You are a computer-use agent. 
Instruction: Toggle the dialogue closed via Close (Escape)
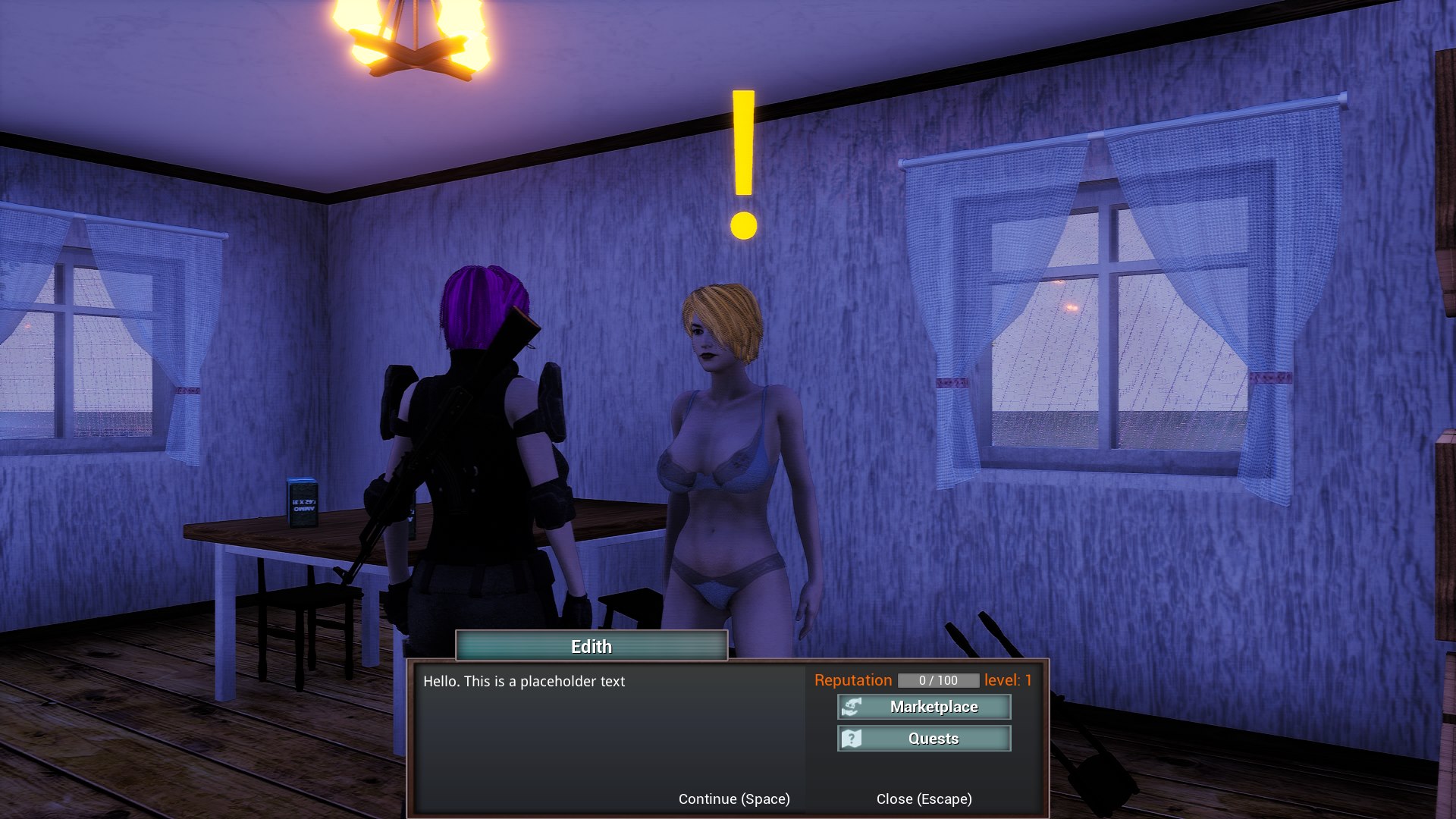pos(924,799)
